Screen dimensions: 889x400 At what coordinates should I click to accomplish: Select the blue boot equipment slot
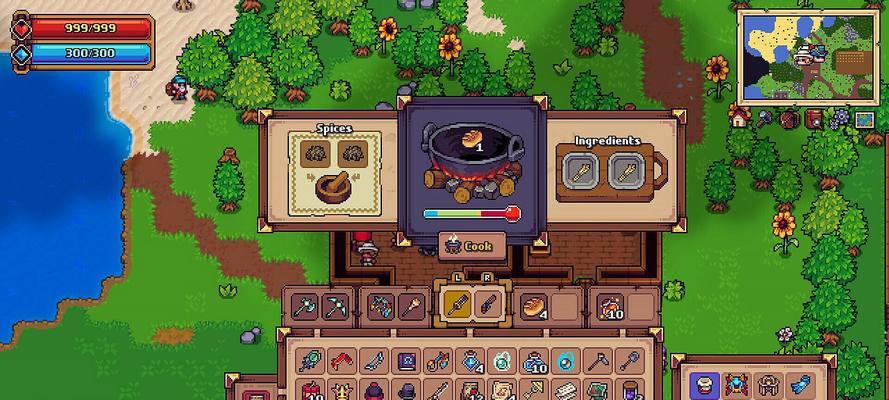pos(797,382)
